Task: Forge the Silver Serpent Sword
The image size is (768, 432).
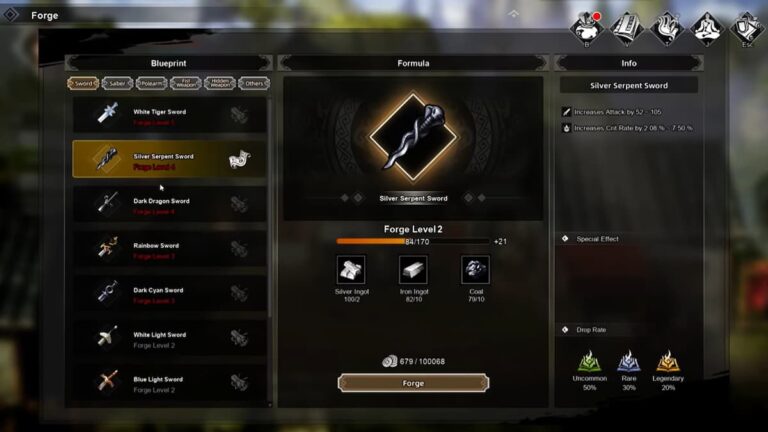Action: pyautogui.click(x=413, y=383)
